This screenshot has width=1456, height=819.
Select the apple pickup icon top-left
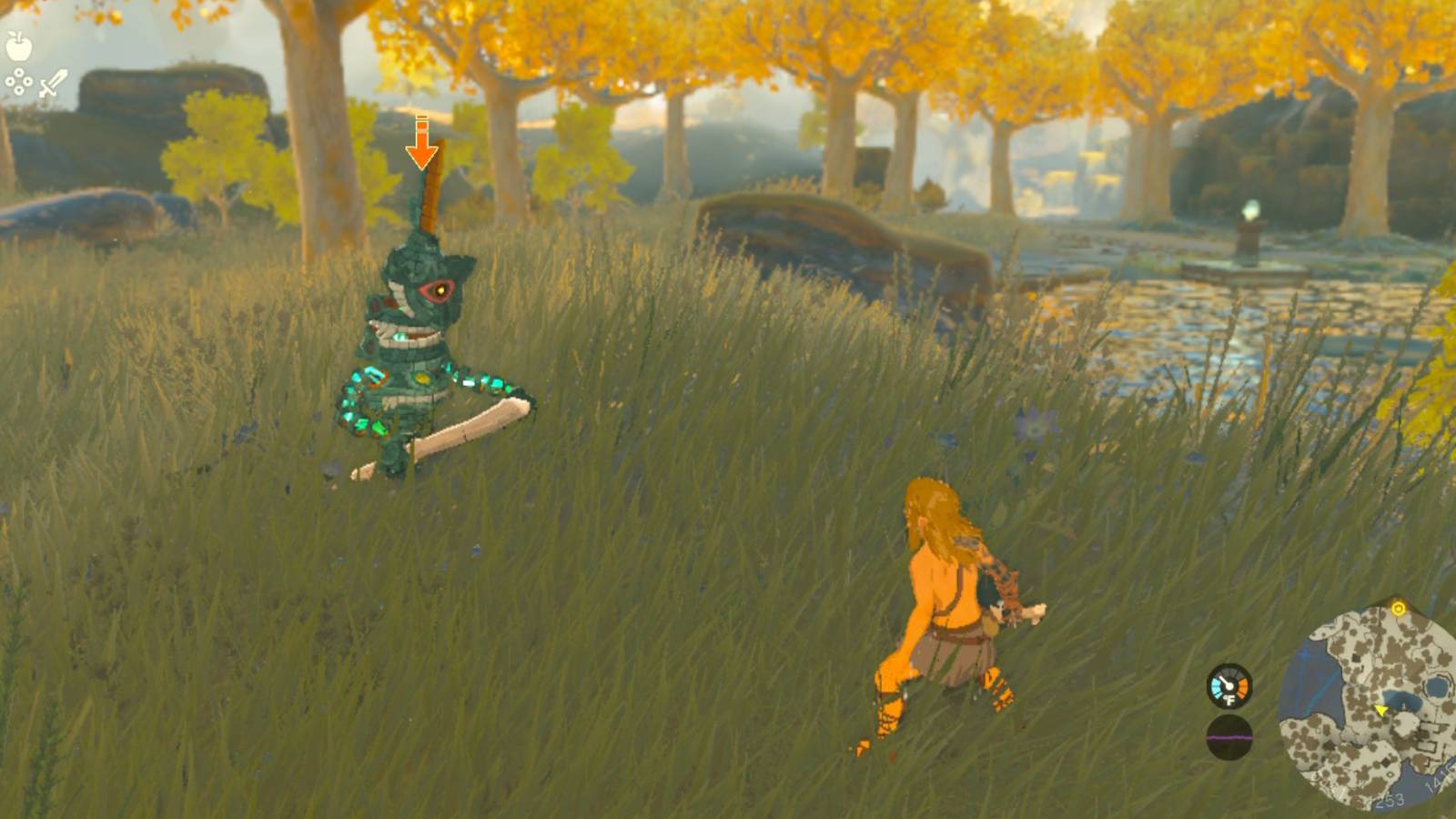tap(18, 45)
